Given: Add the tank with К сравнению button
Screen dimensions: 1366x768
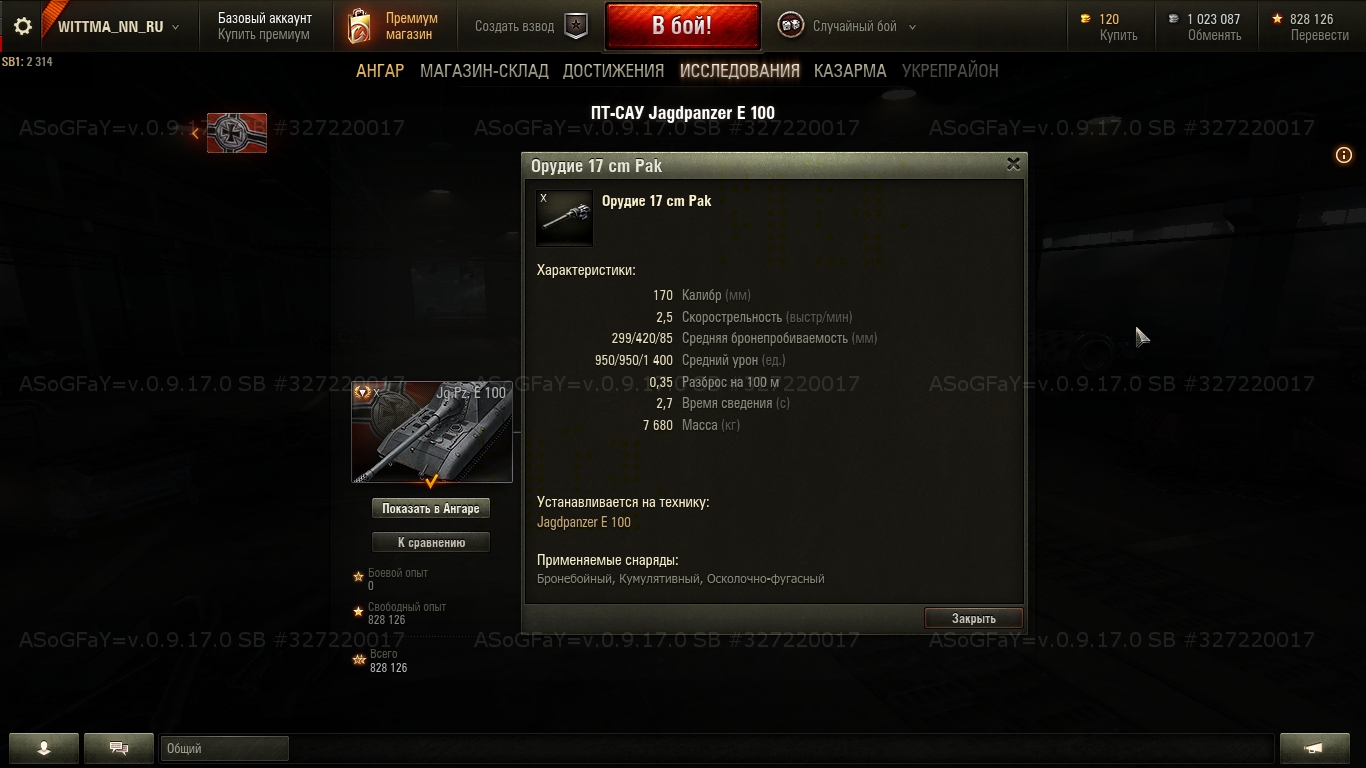Looking at the screenshot, I should click(431, 542).
